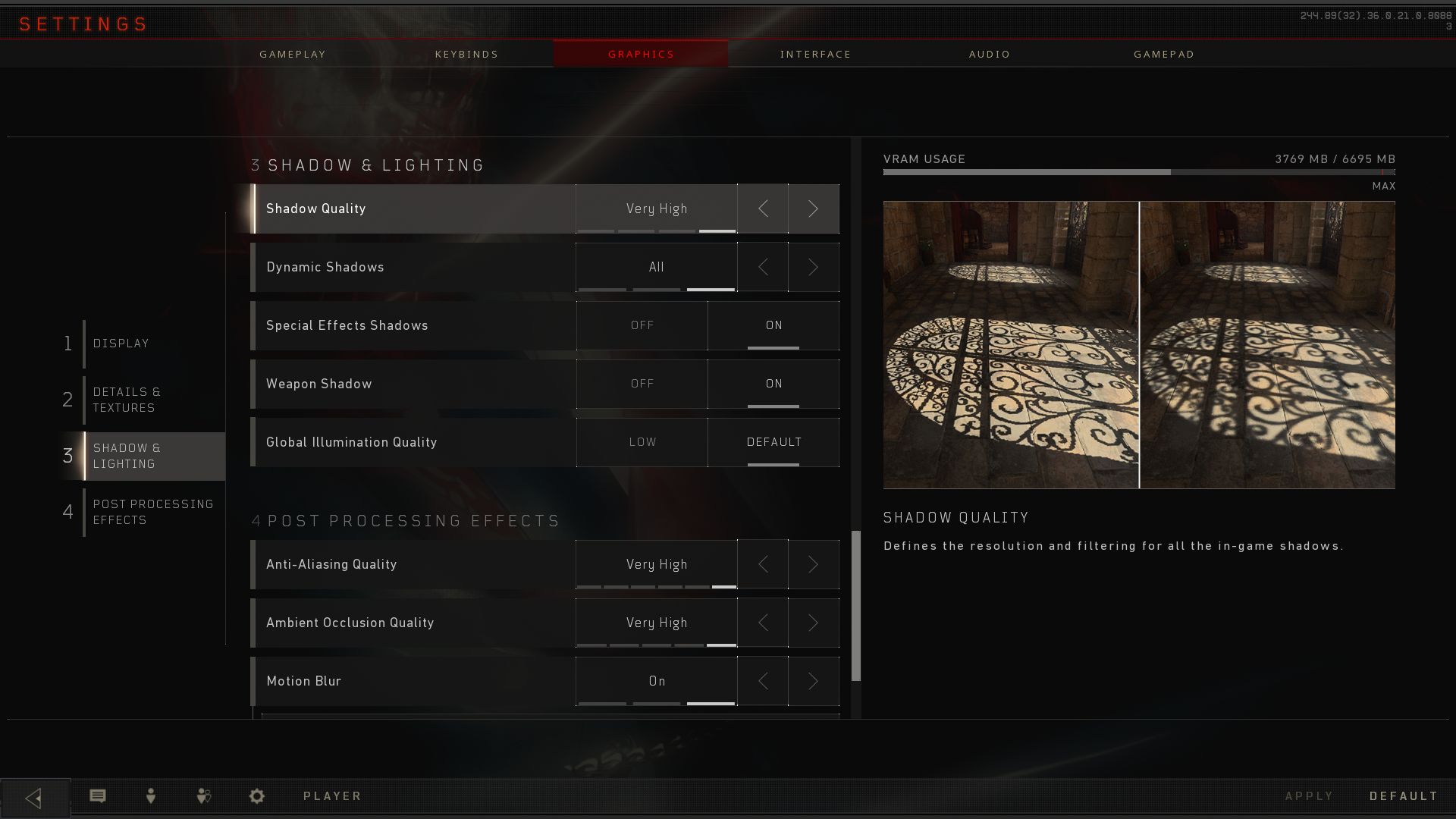Jump to the Display section
The width and height of the screenshot is (1456, 819).
point(121,344)
